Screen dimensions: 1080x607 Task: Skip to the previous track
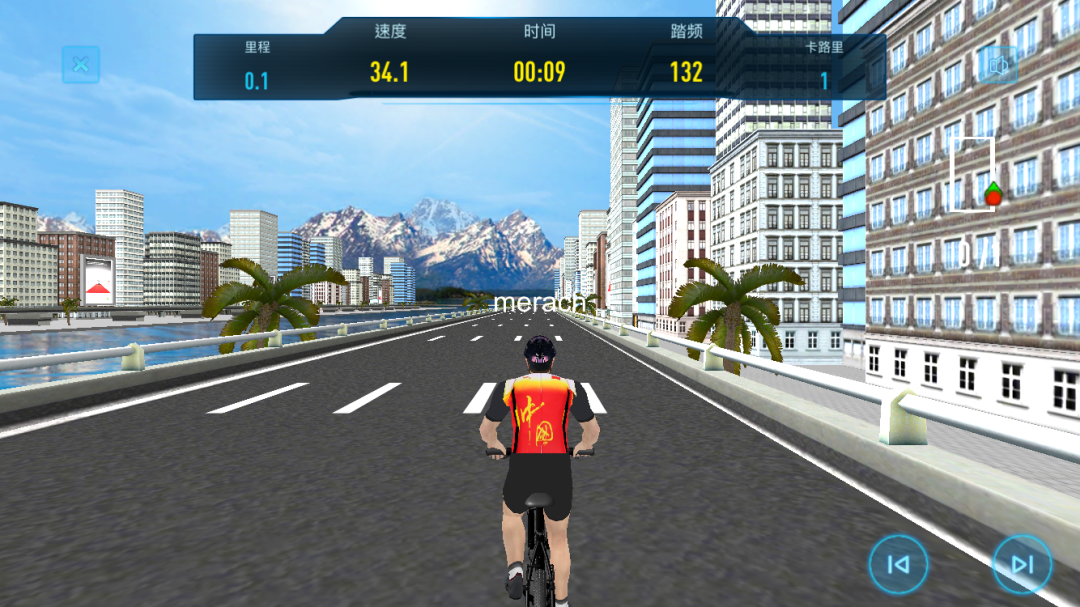(898, 565)
